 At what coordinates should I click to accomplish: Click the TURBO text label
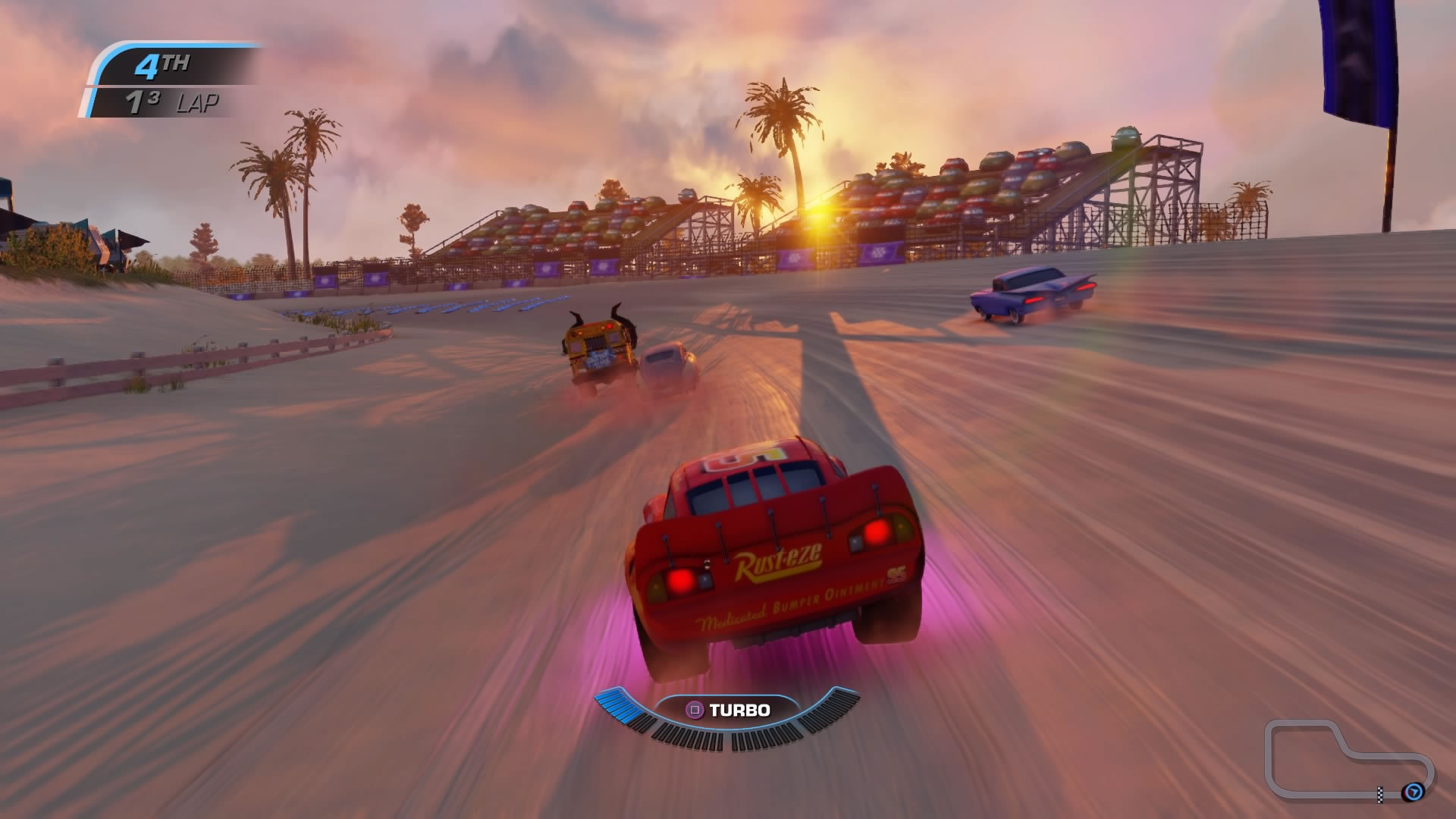pyautogui.click(x=740, y=711)
